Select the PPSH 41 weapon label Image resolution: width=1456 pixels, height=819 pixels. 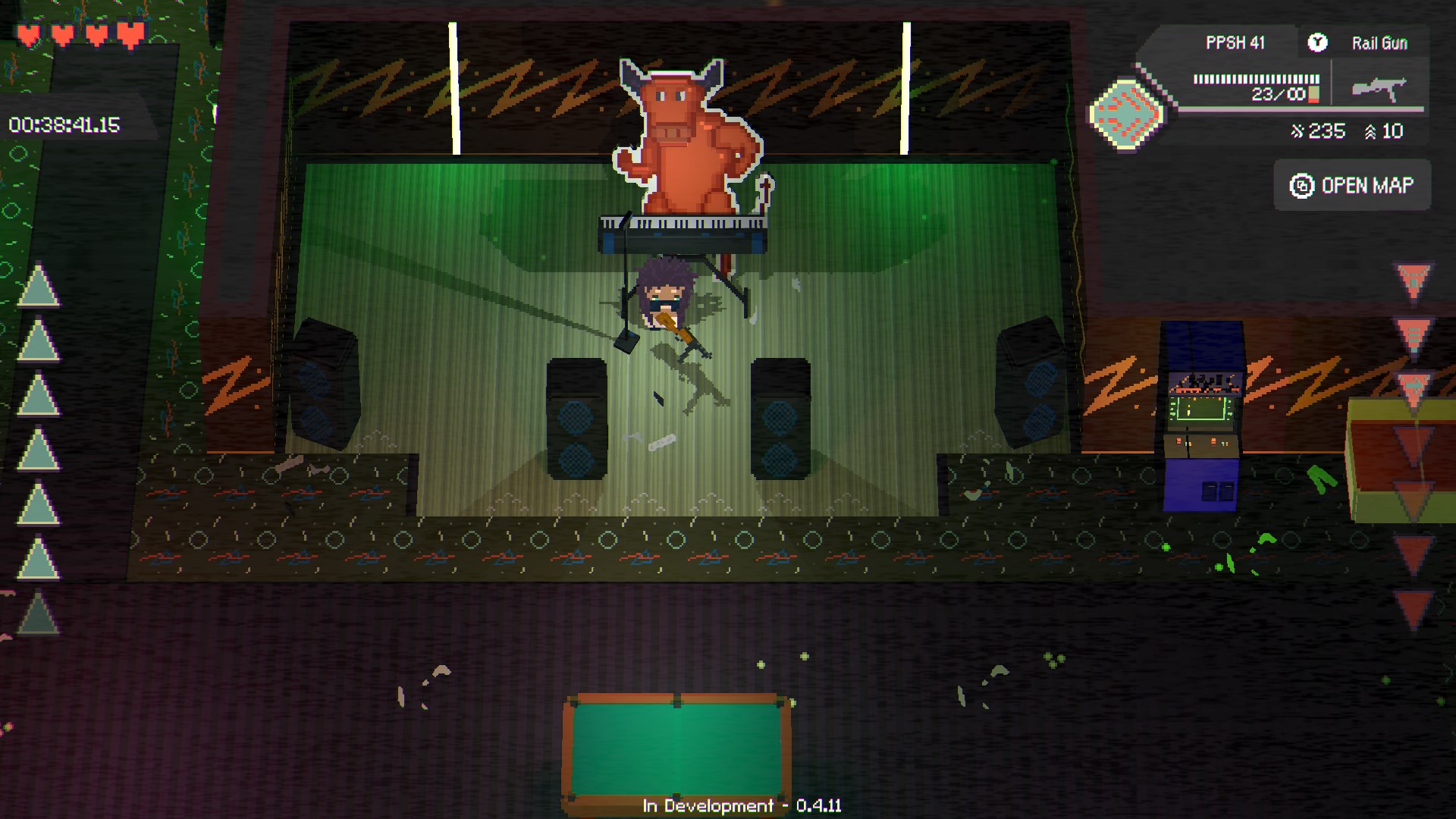point(1235,43)
